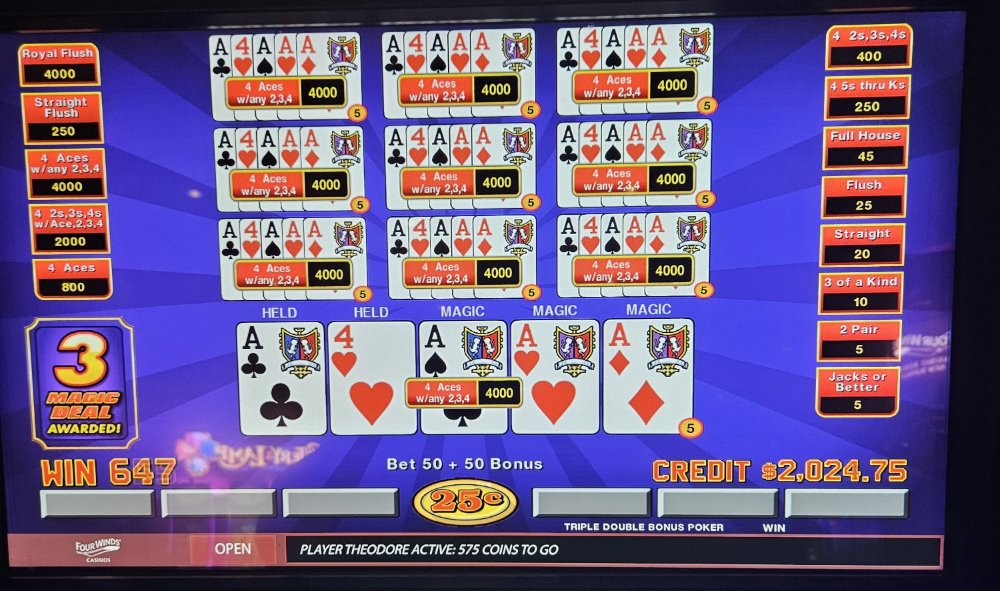Click the OPEN button on player bar

(x=232, y=549)
